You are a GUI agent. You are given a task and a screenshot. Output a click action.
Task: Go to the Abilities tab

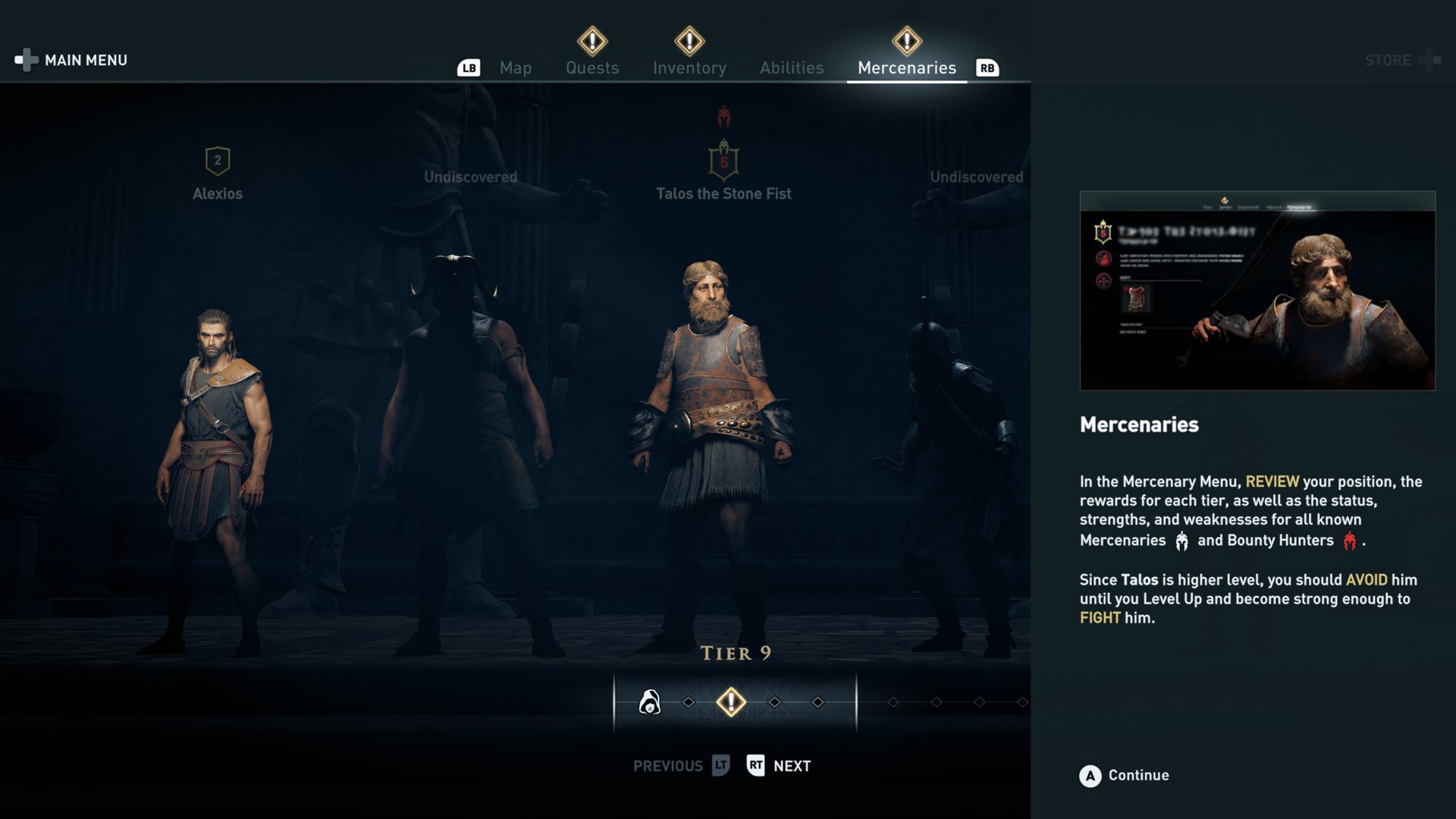click(x=792, y=68)
